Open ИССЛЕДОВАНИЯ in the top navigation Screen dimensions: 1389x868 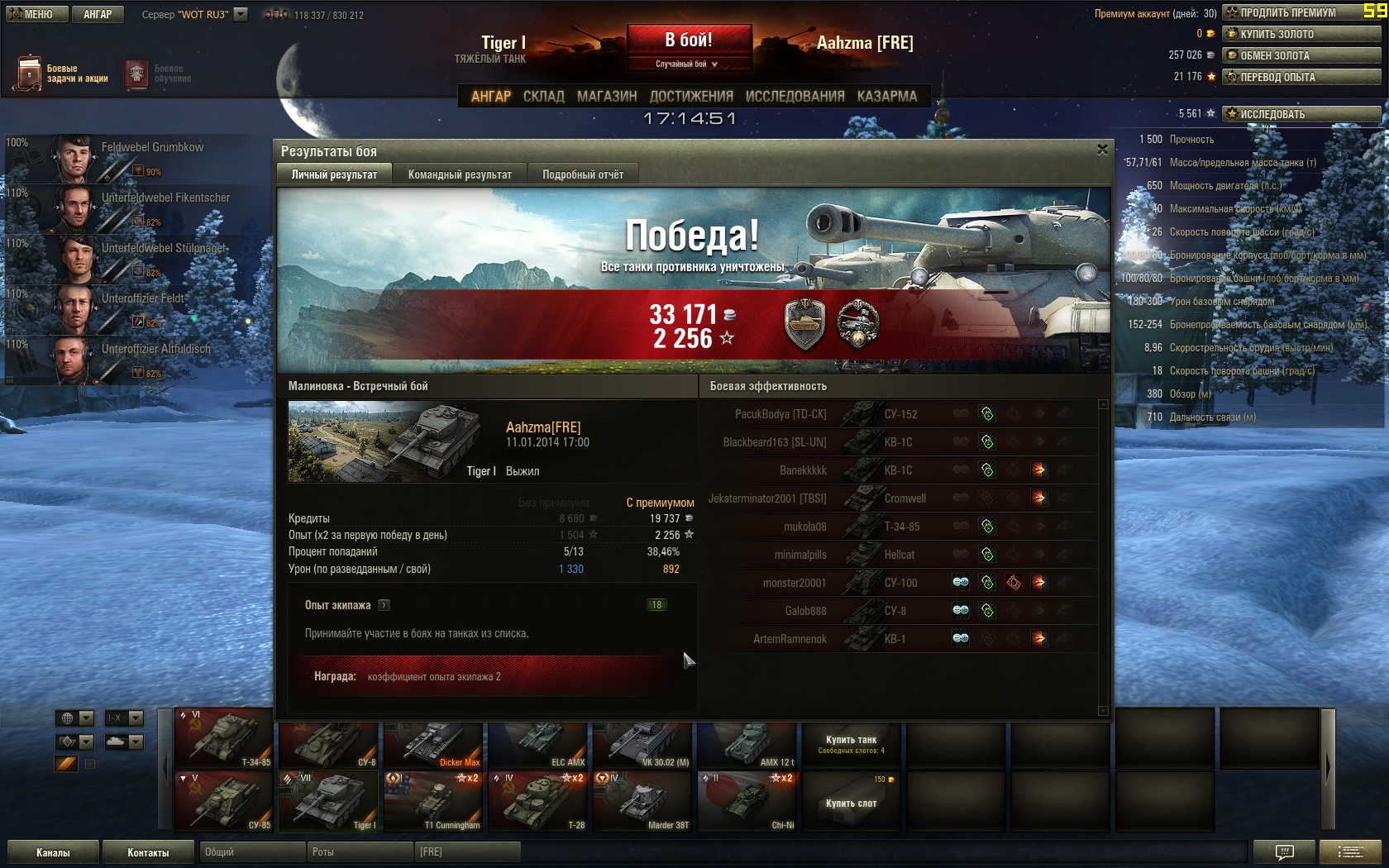[x=795, y=96]
